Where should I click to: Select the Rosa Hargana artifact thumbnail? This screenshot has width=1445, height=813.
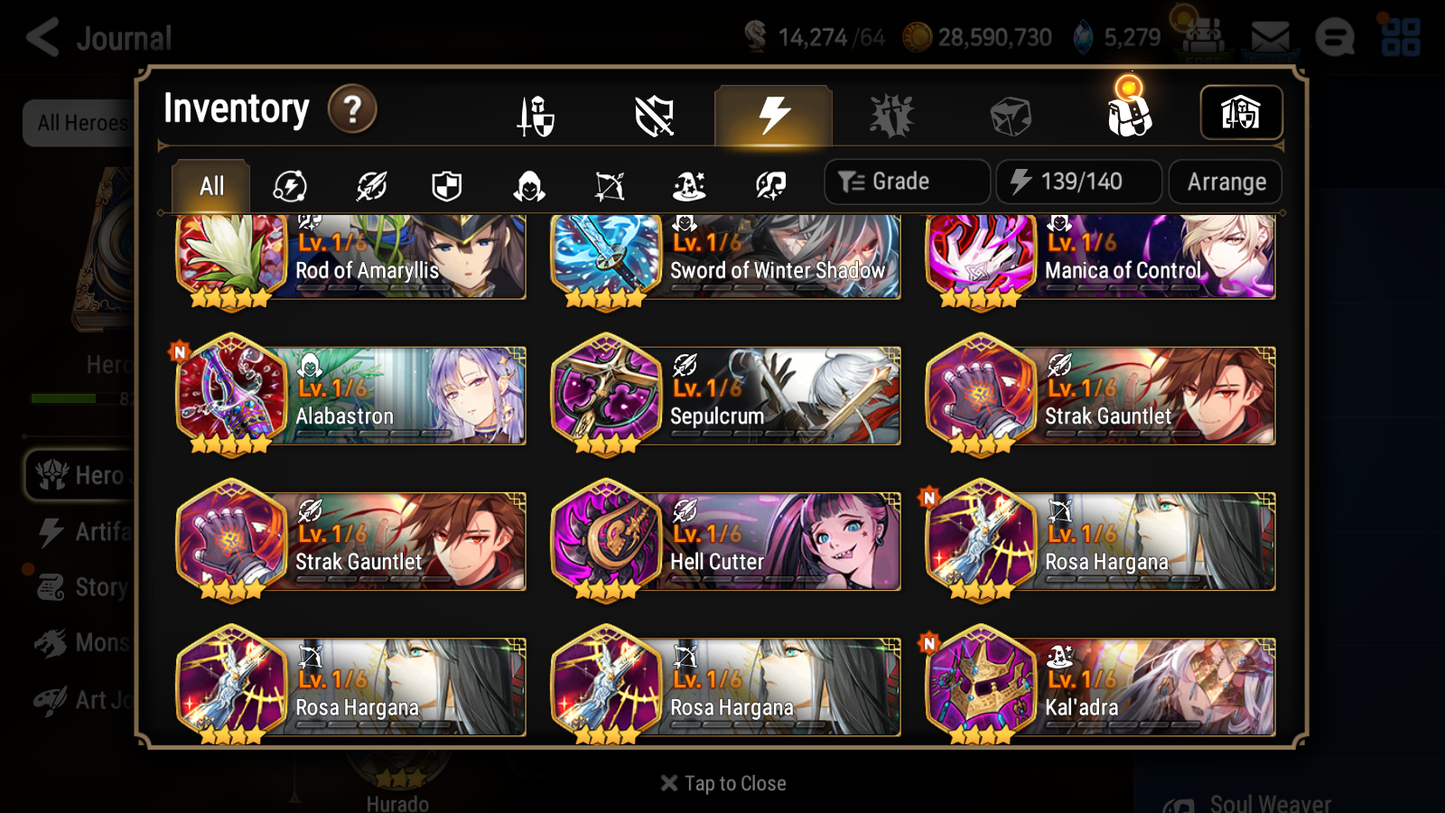coord(981,541)
